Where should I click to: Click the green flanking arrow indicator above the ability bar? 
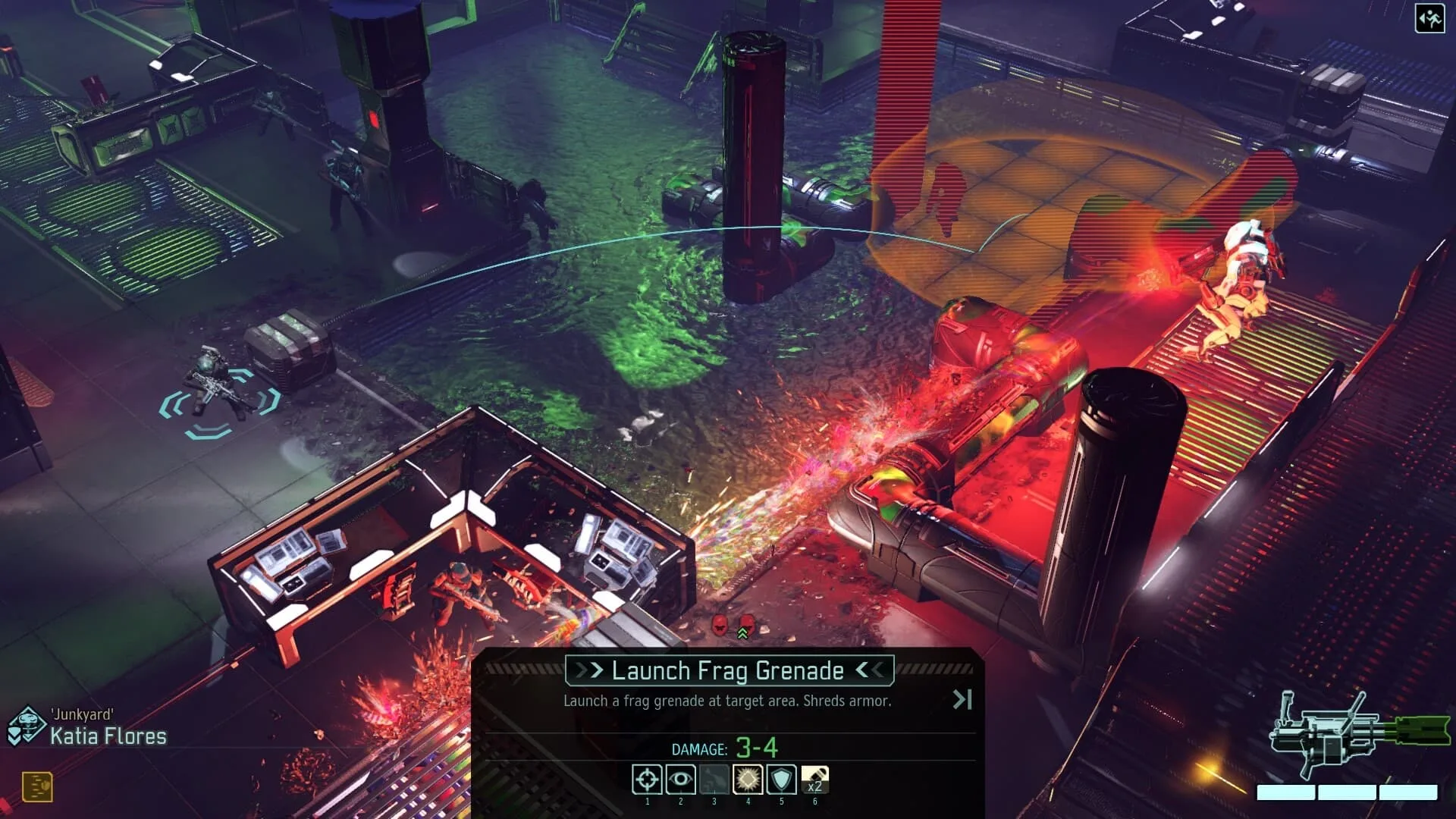[742, 633]
